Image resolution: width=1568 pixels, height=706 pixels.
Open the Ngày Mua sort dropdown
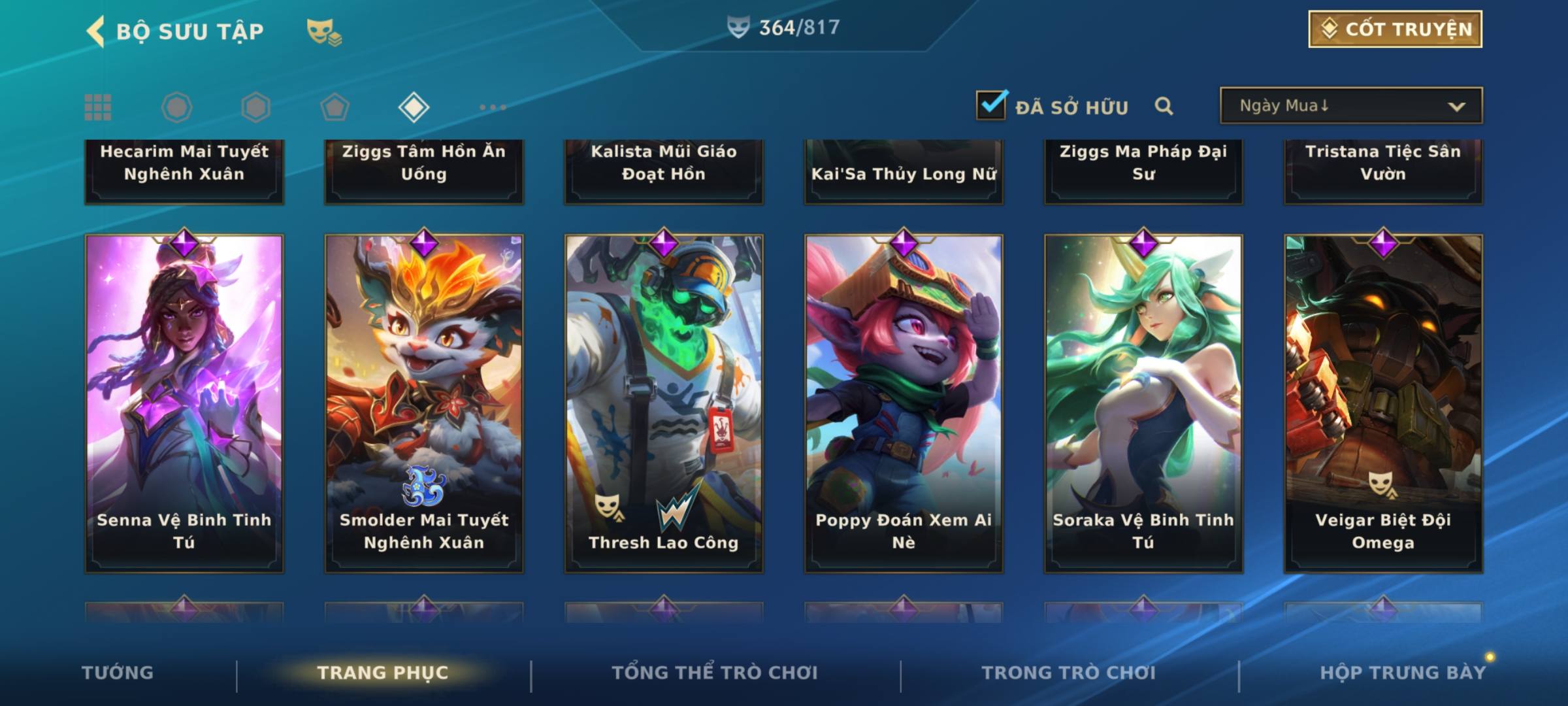(1350, 106)
